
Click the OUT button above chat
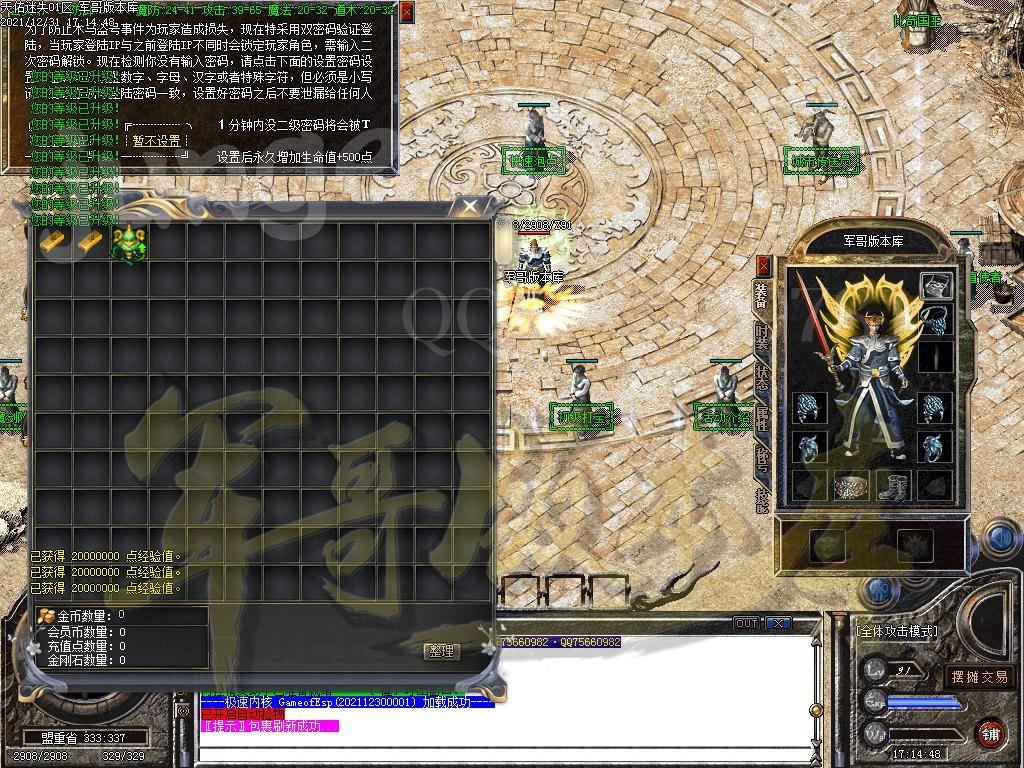[747, 623]
